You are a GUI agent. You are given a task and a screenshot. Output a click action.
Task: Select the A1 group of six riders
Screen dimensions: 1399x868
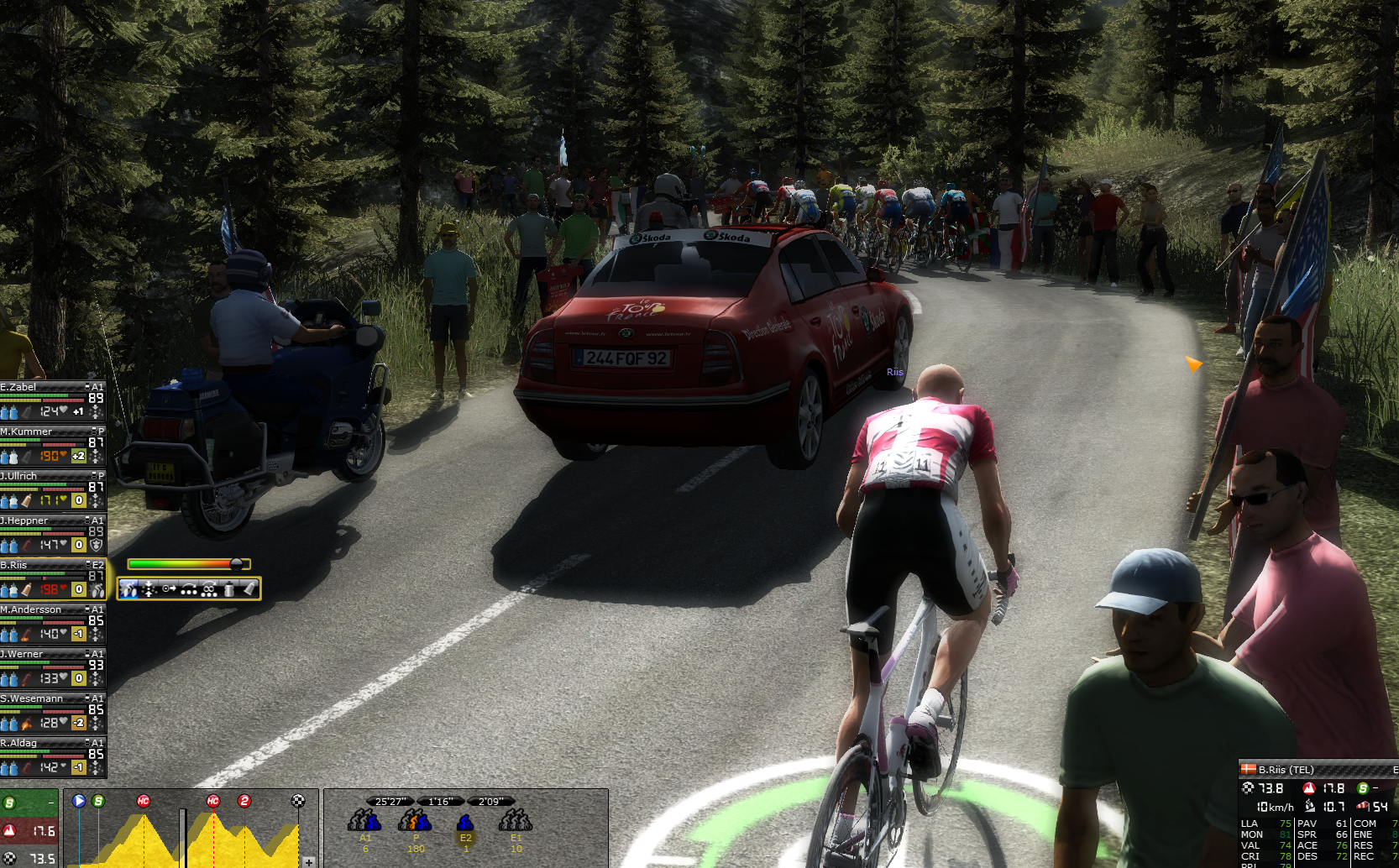(365, 823)
